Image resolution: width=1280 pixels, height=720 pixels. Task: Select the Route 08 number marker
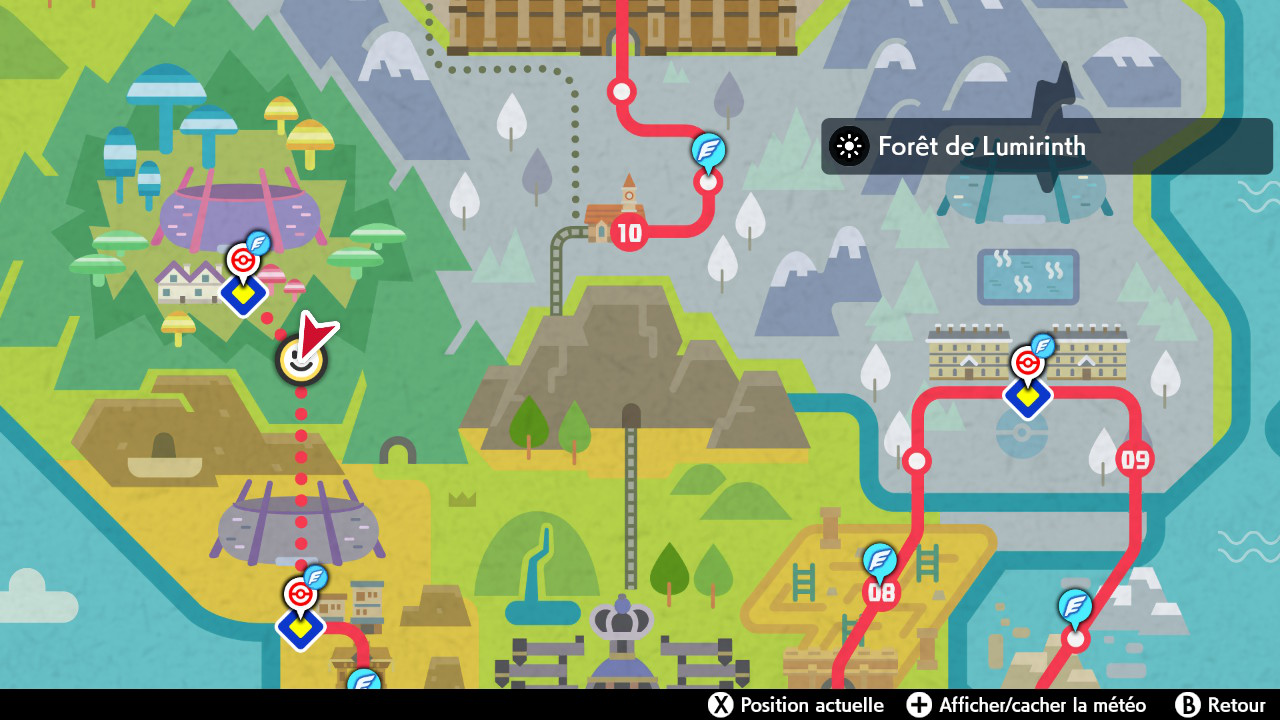tap(881, 592)
